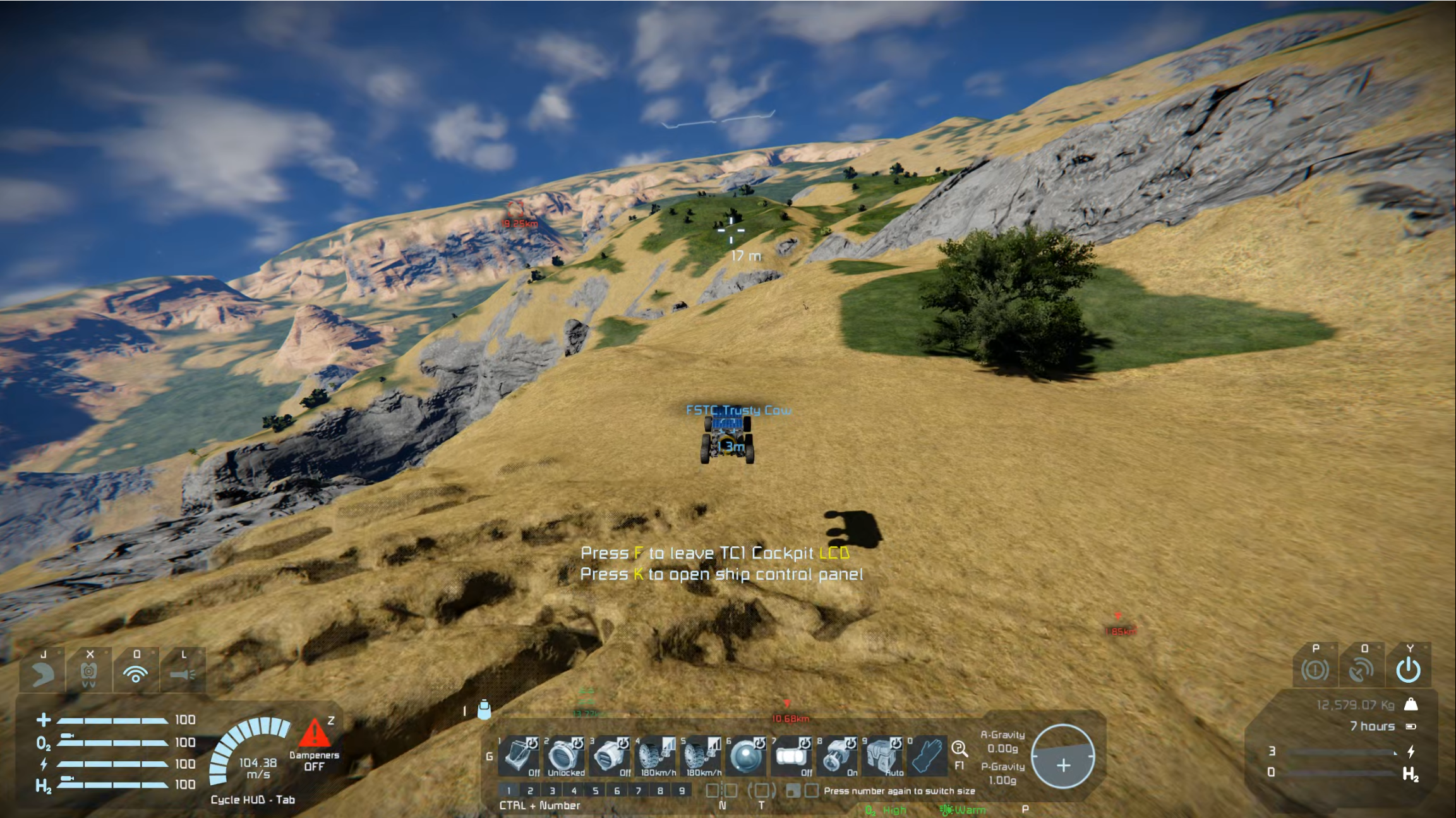Viewport: 1456px width, 818px height.
Task: Toggle the flashlight icon
Action: point(183,673)
